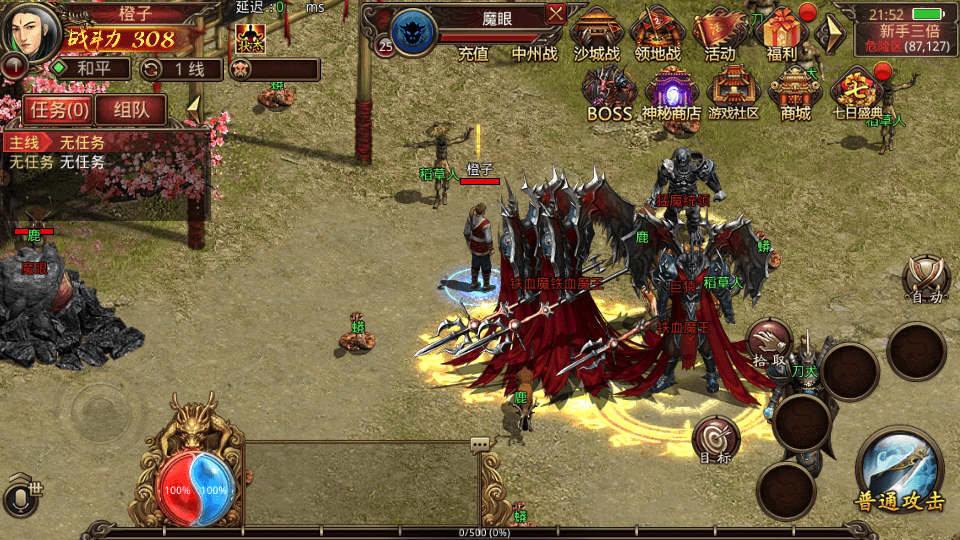Tap the 目标 target button

[x=716, y=441]
